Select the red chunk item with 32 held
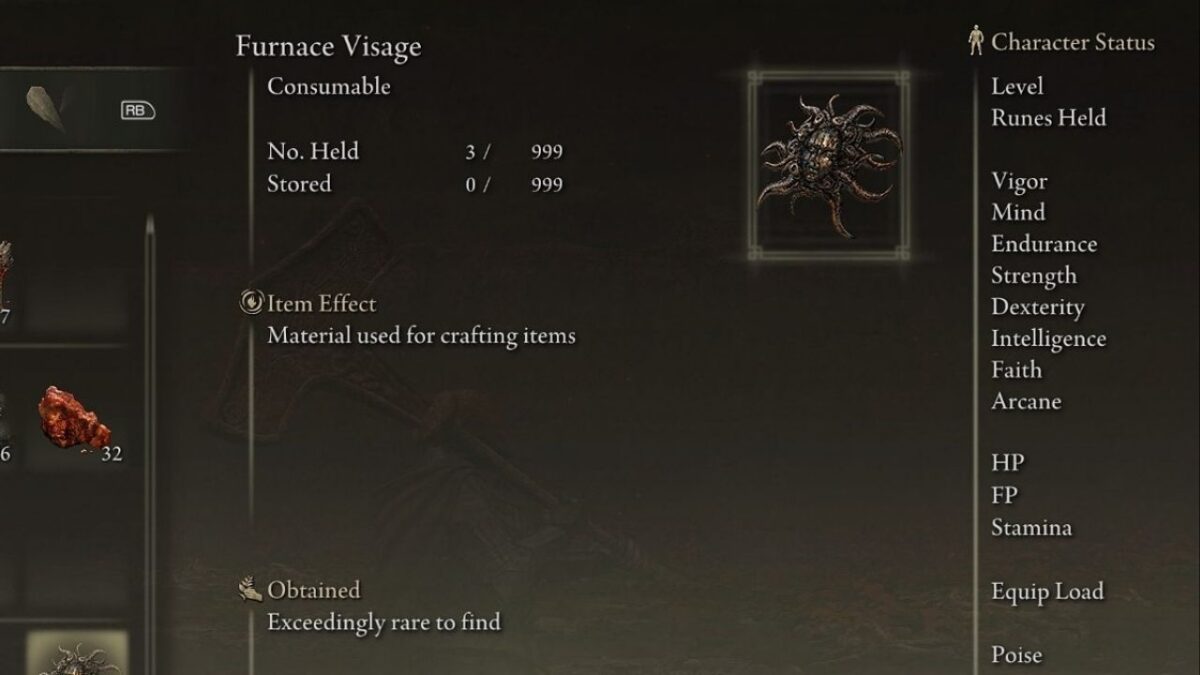Screen dimensions: 1200x675 click(76, 420)
